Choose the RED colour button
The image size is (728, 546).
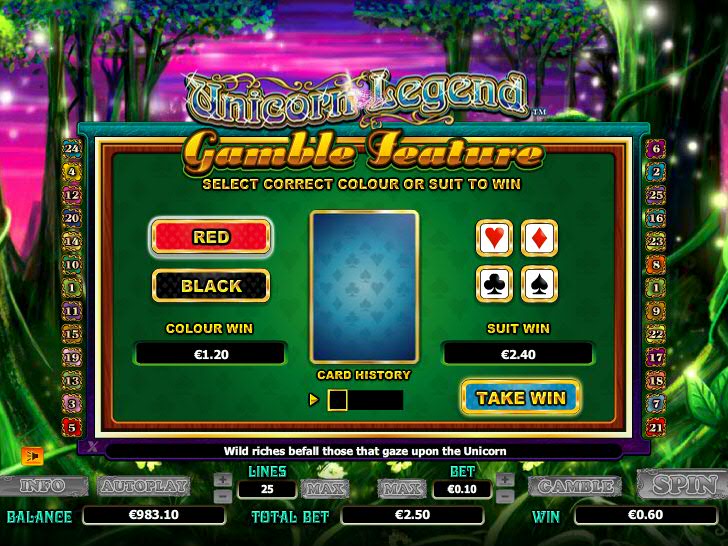tap(211, 237)
